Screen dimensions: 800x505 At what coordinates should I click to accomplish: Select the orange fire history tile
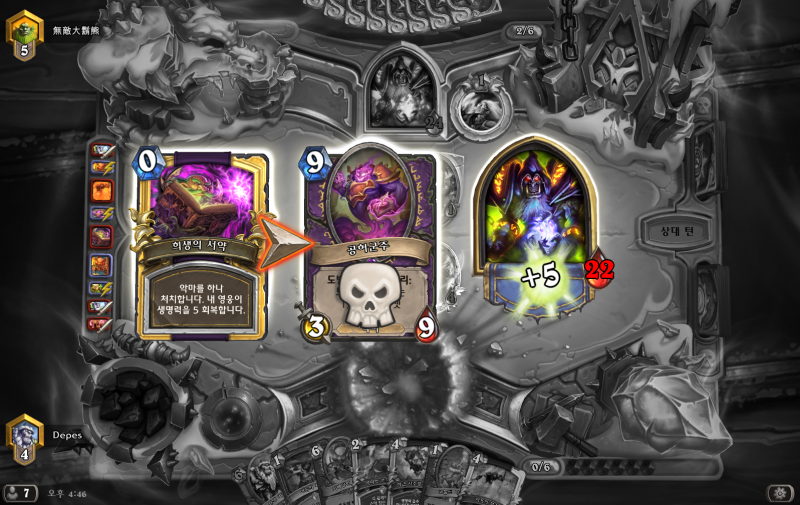(x=102, y=189)
